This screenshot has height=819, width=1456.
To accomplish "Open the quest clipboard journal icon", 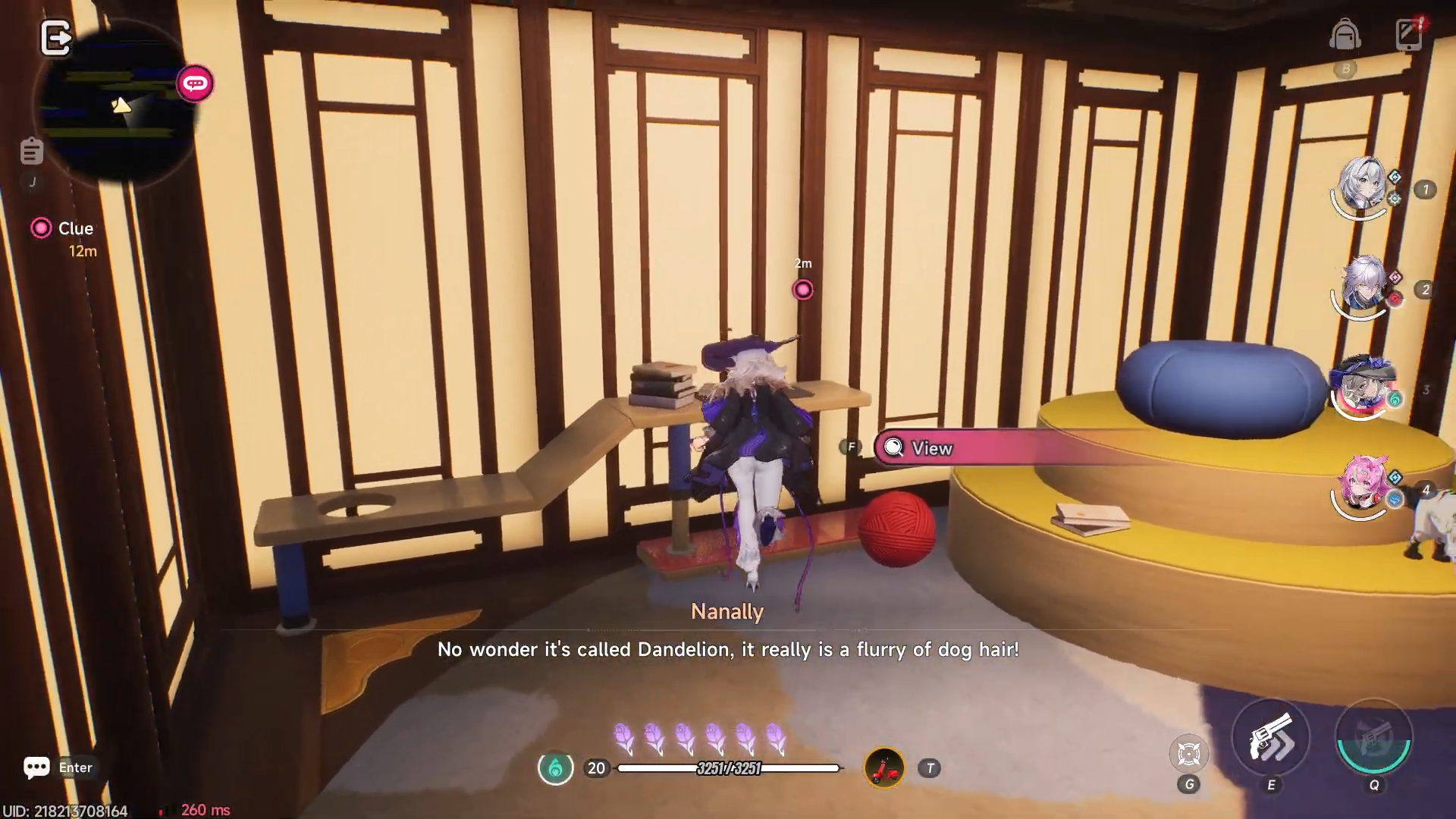I will pyautogui.click(x=32, y=152).
